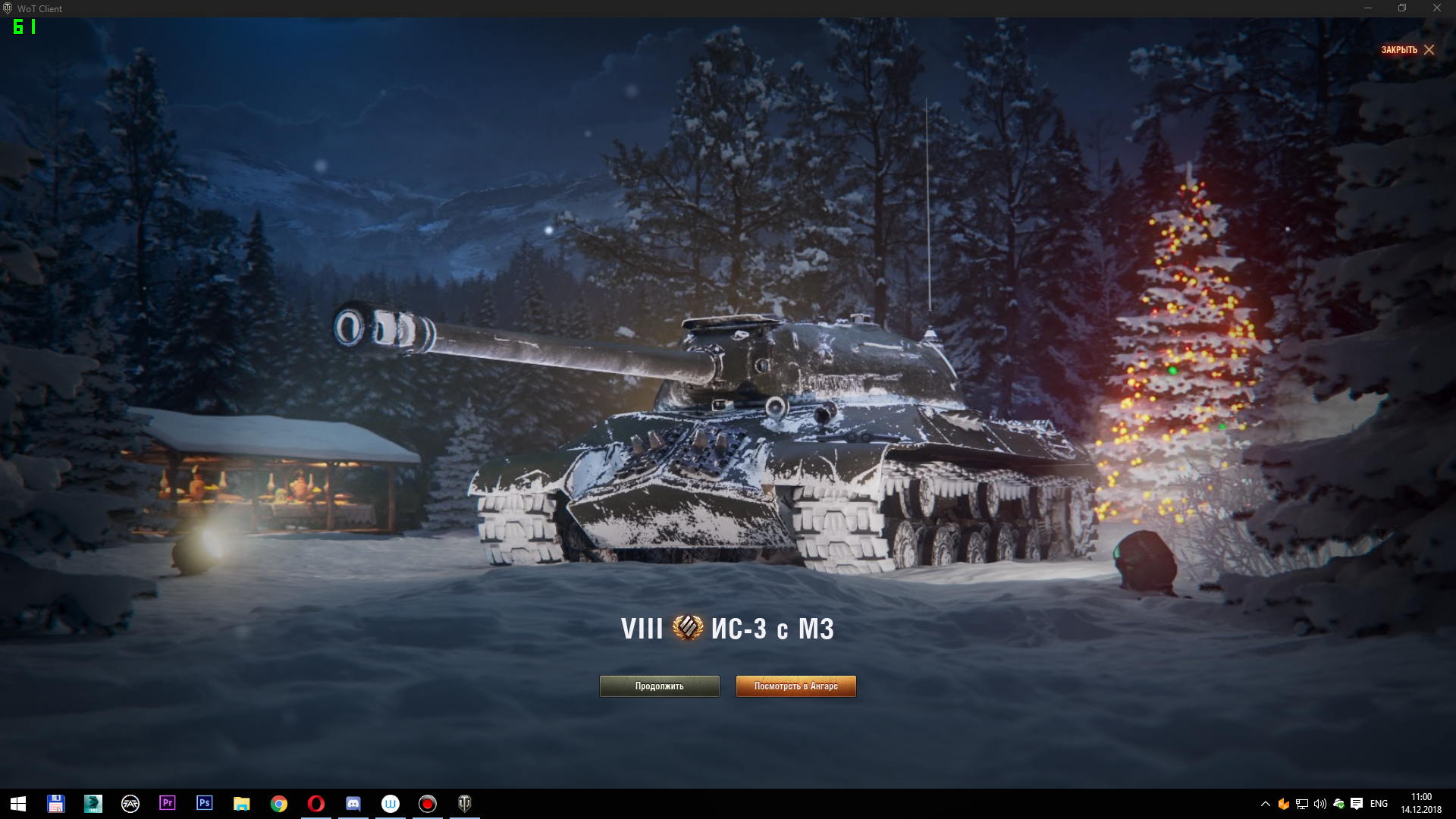Close the WoT Client window
1456x819 pixels.
tap(1436, 8)
